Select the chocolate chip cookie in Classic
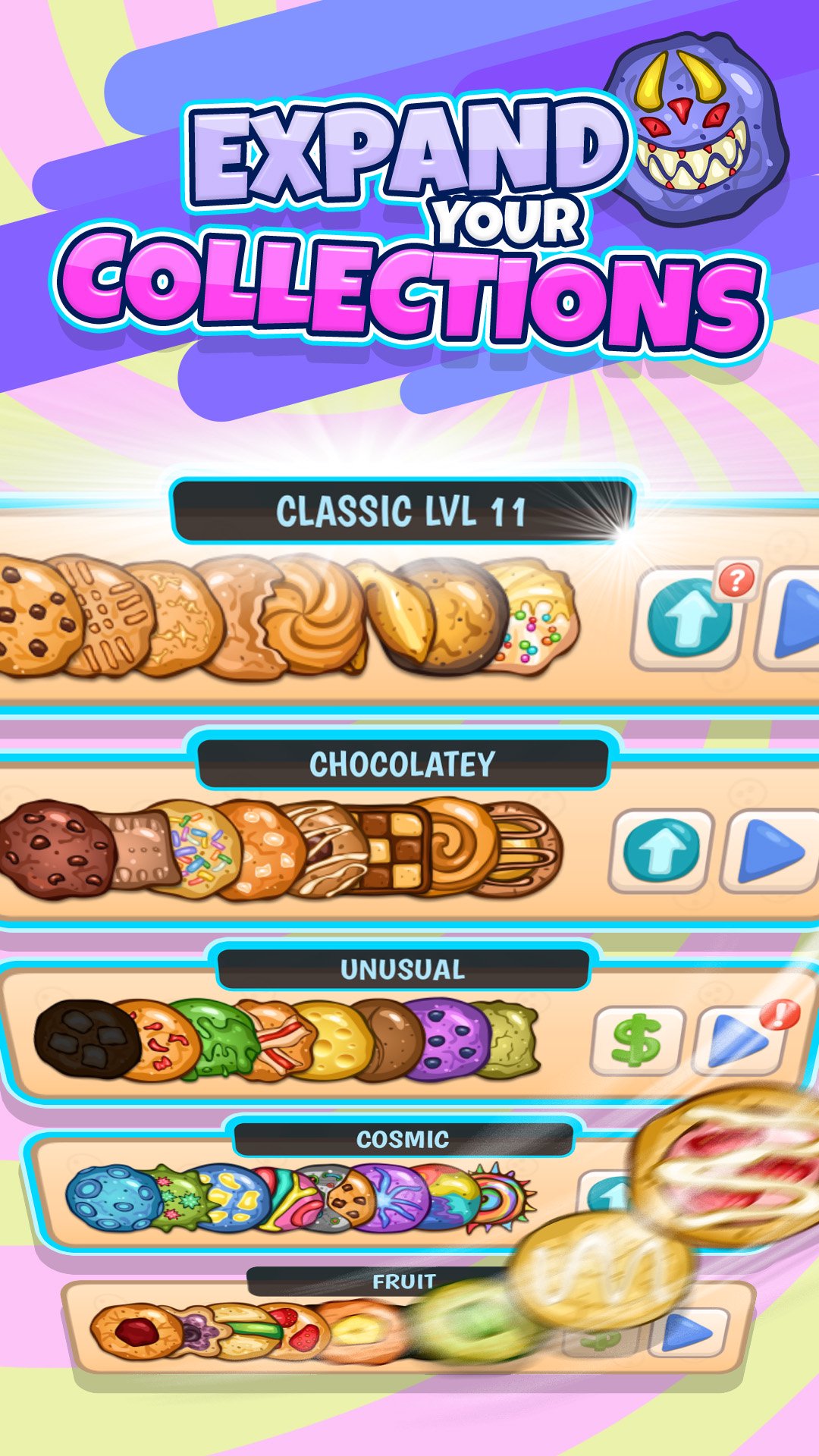Viewport: 819px width, 1456px height. coord(34,614)
